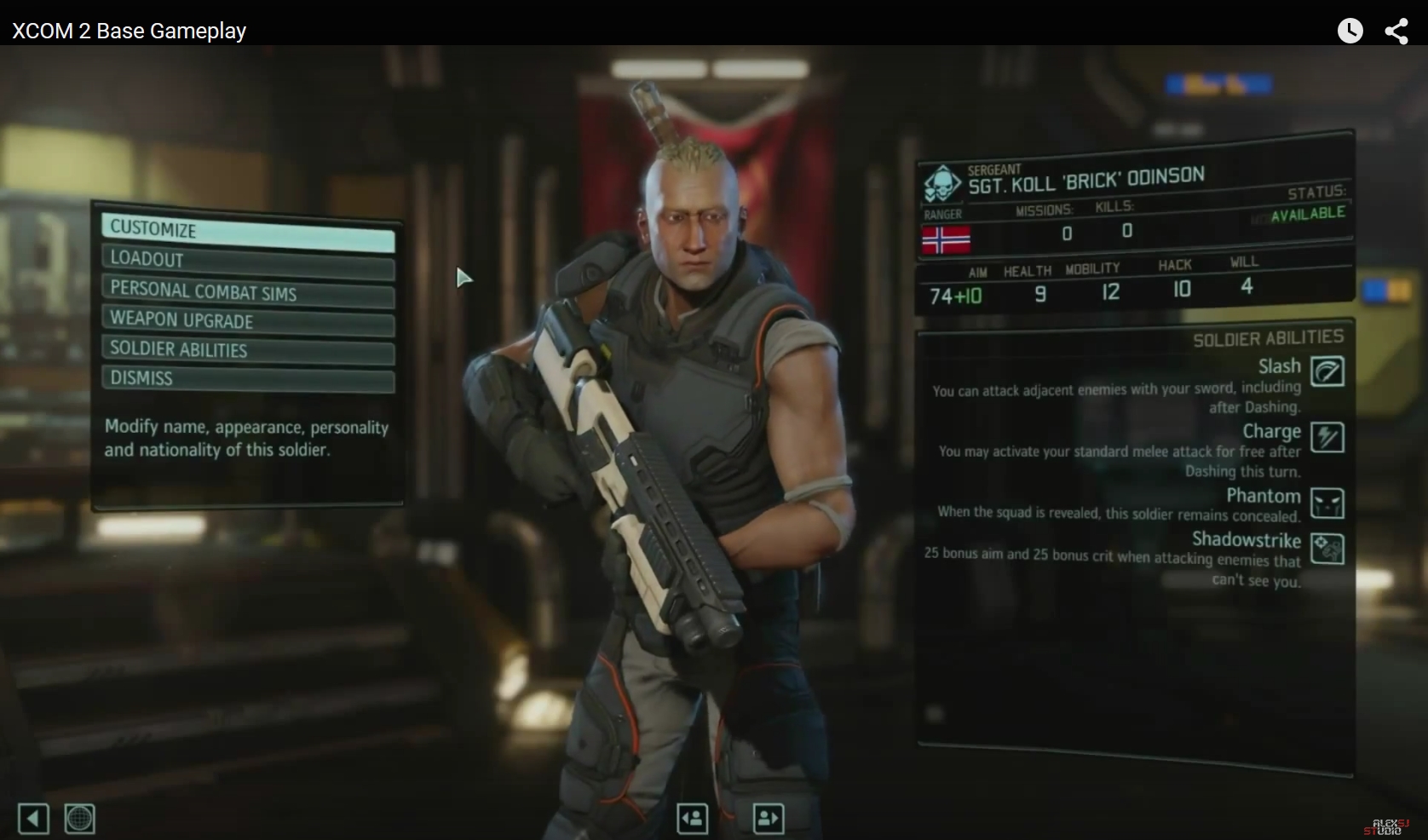Choose the Weapon Upgrade entry
This screenshot has width=1428, height=840.
click(247, 322)
